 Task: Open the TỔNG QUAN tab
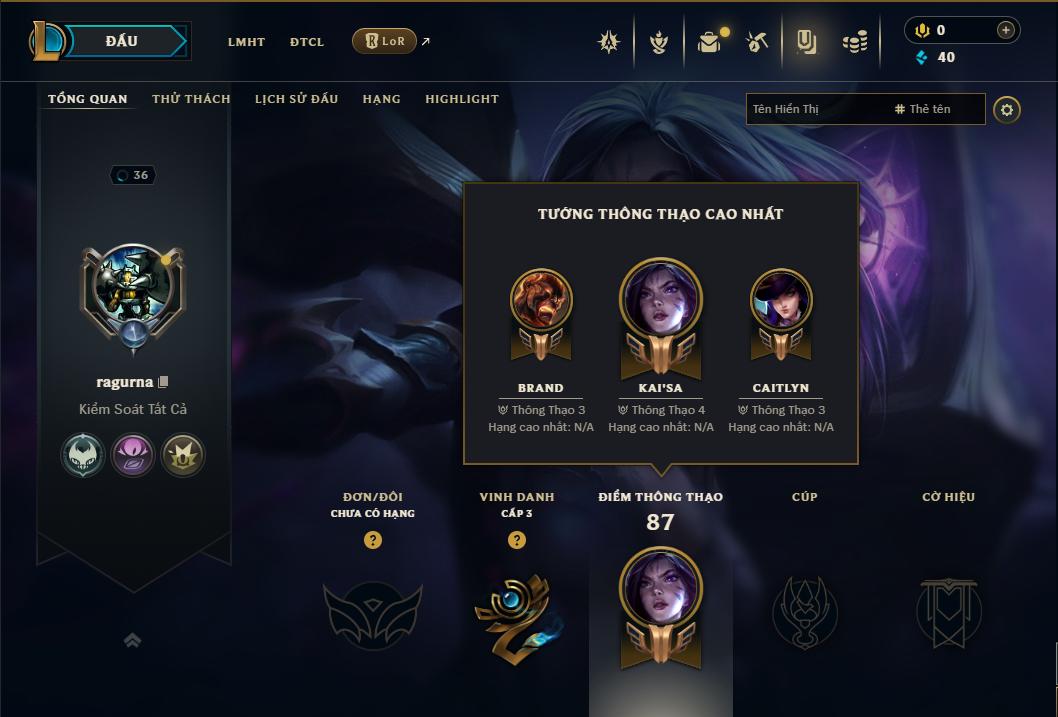coord(88,99)
